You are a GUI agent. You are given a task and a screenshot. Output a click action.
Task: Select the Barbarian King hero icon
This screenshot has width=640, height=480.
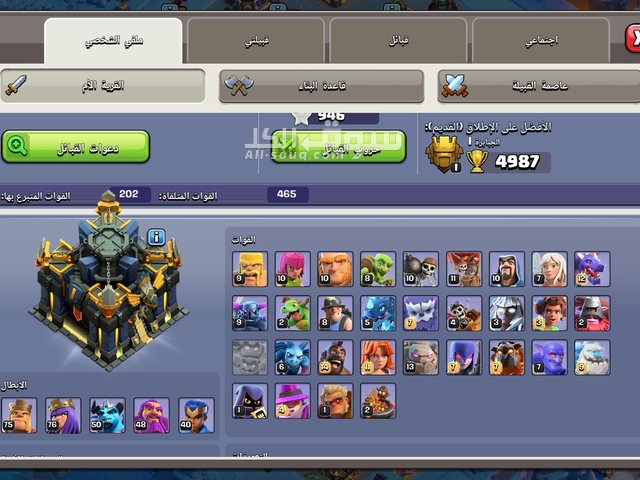point(19,415)
